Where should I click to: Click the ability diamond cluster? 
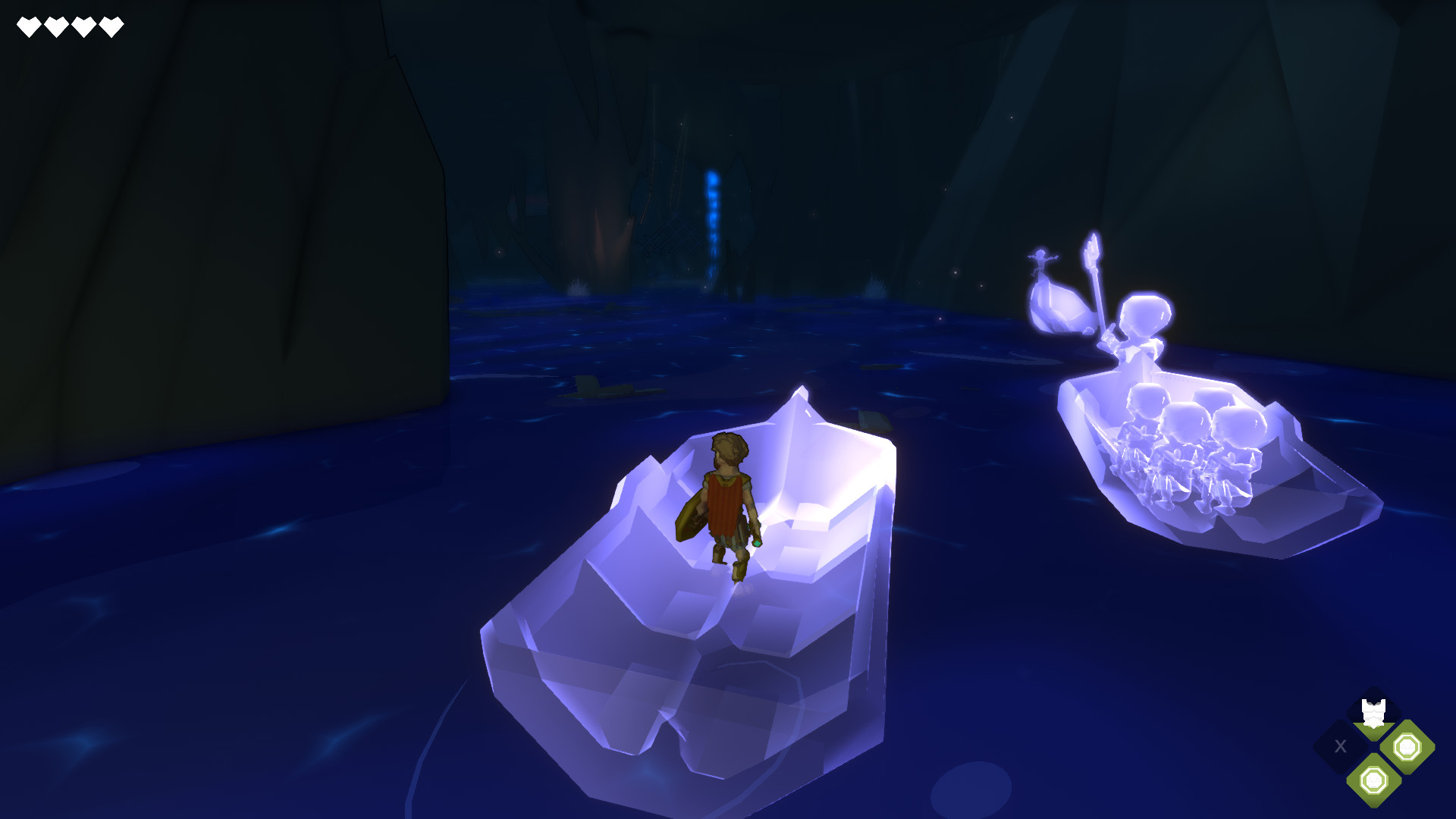[1373, 747]
